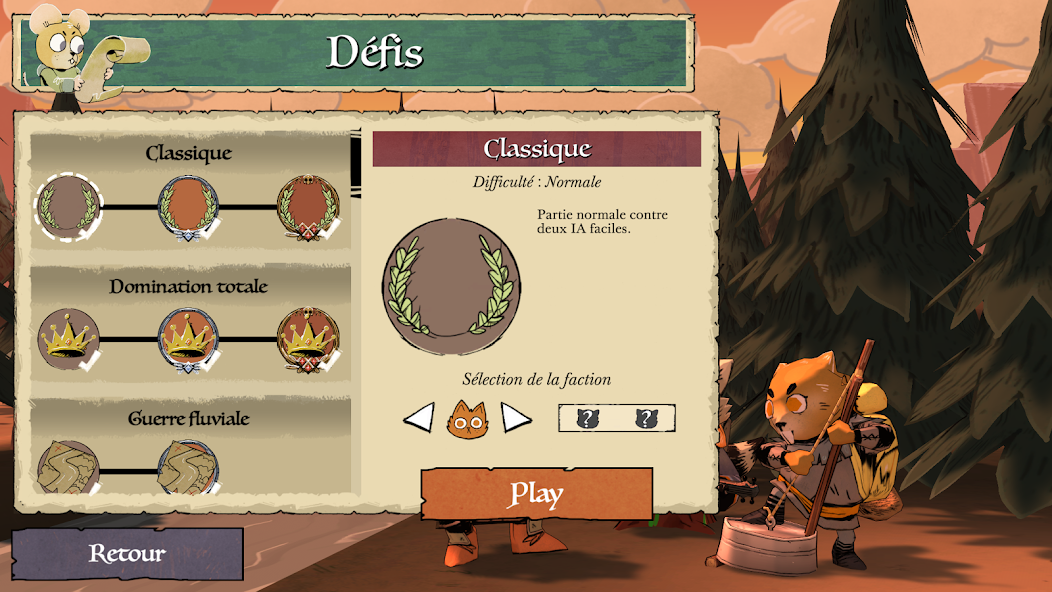Pick the first Guerre fluviale map medal
This screenshot has height=592, width=1052.
pos(69,468)
